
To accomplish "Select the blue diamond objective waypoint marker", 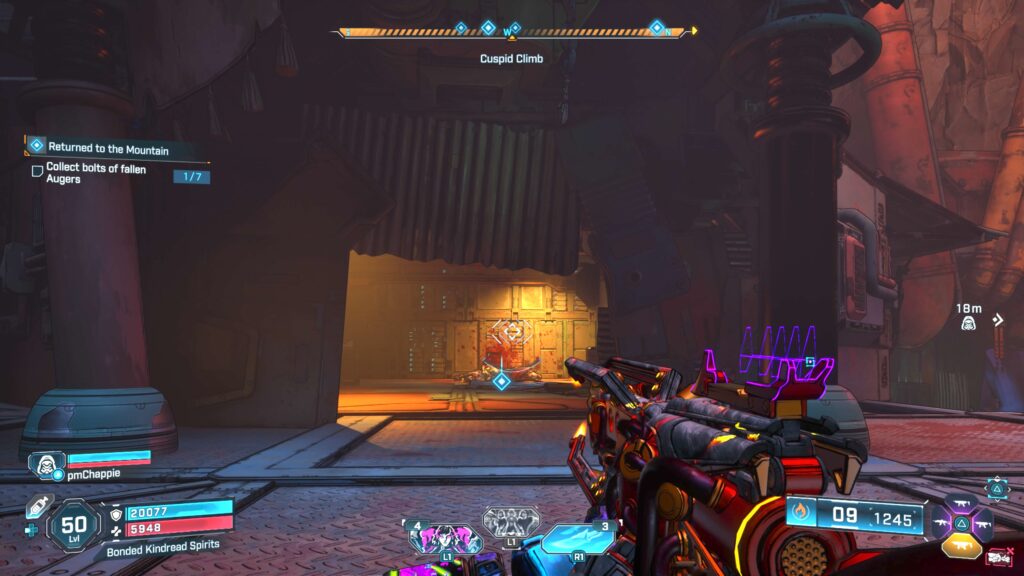I will (x=502, y=380).
